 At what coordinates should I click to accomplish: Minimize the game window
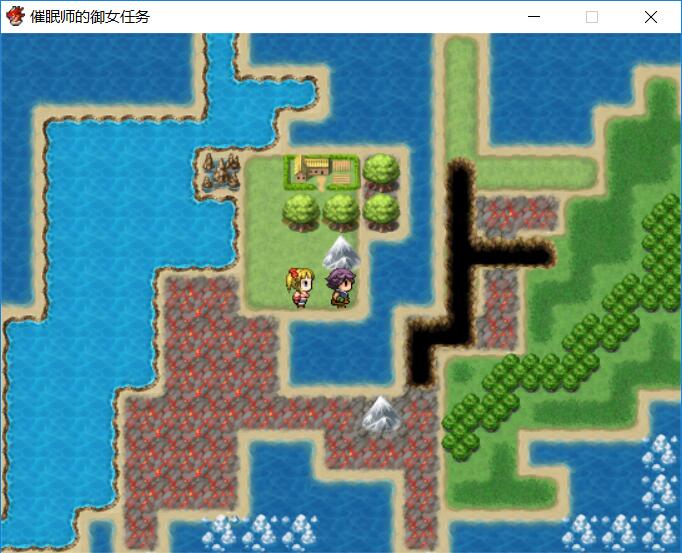pyautogui.click(x=534, y=17)
